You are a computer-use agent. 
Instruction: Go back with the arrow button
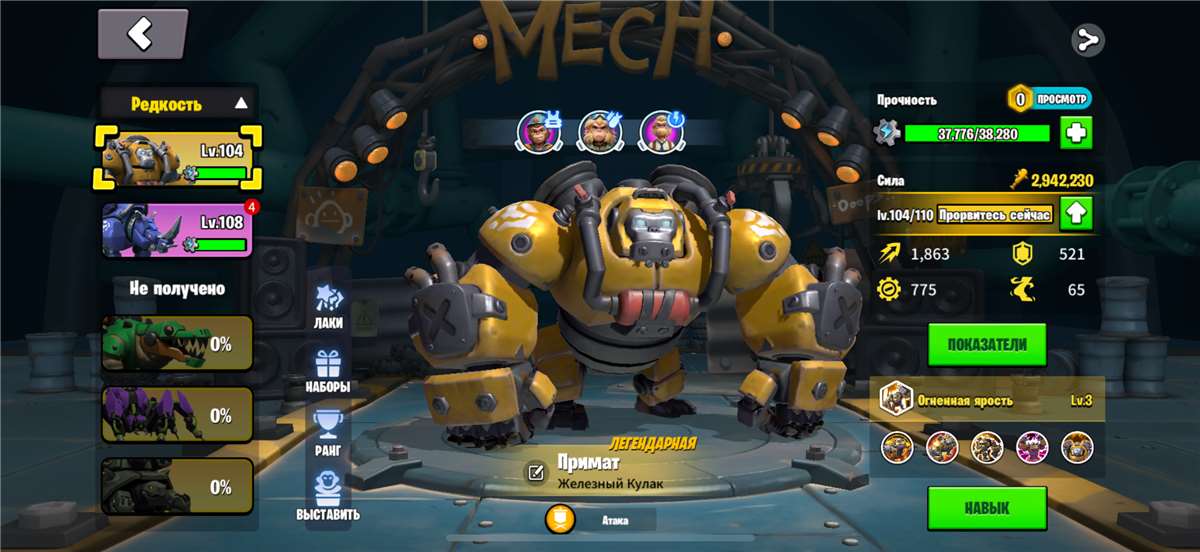142,35
